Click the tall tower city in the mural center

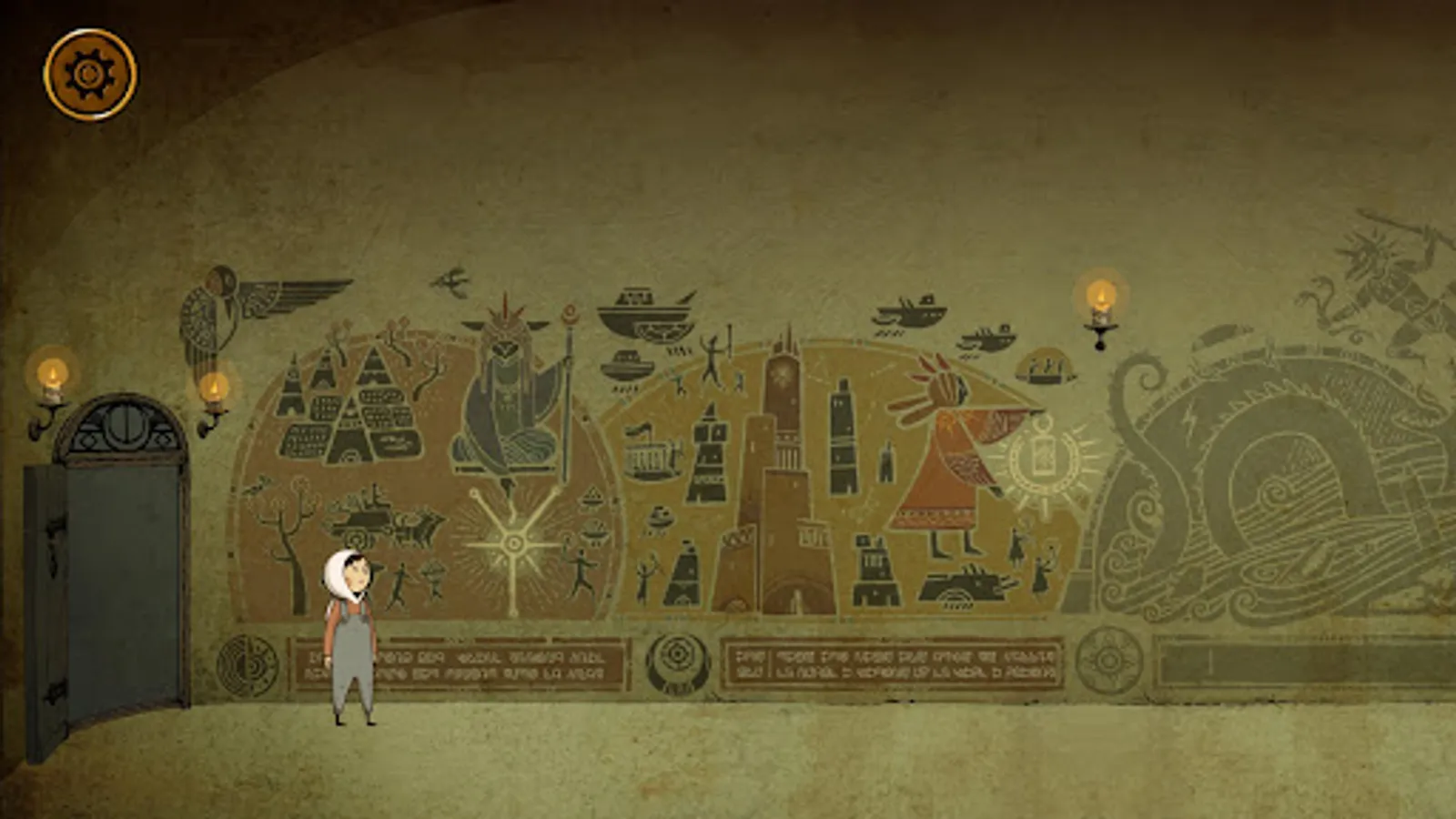point(783,473)
